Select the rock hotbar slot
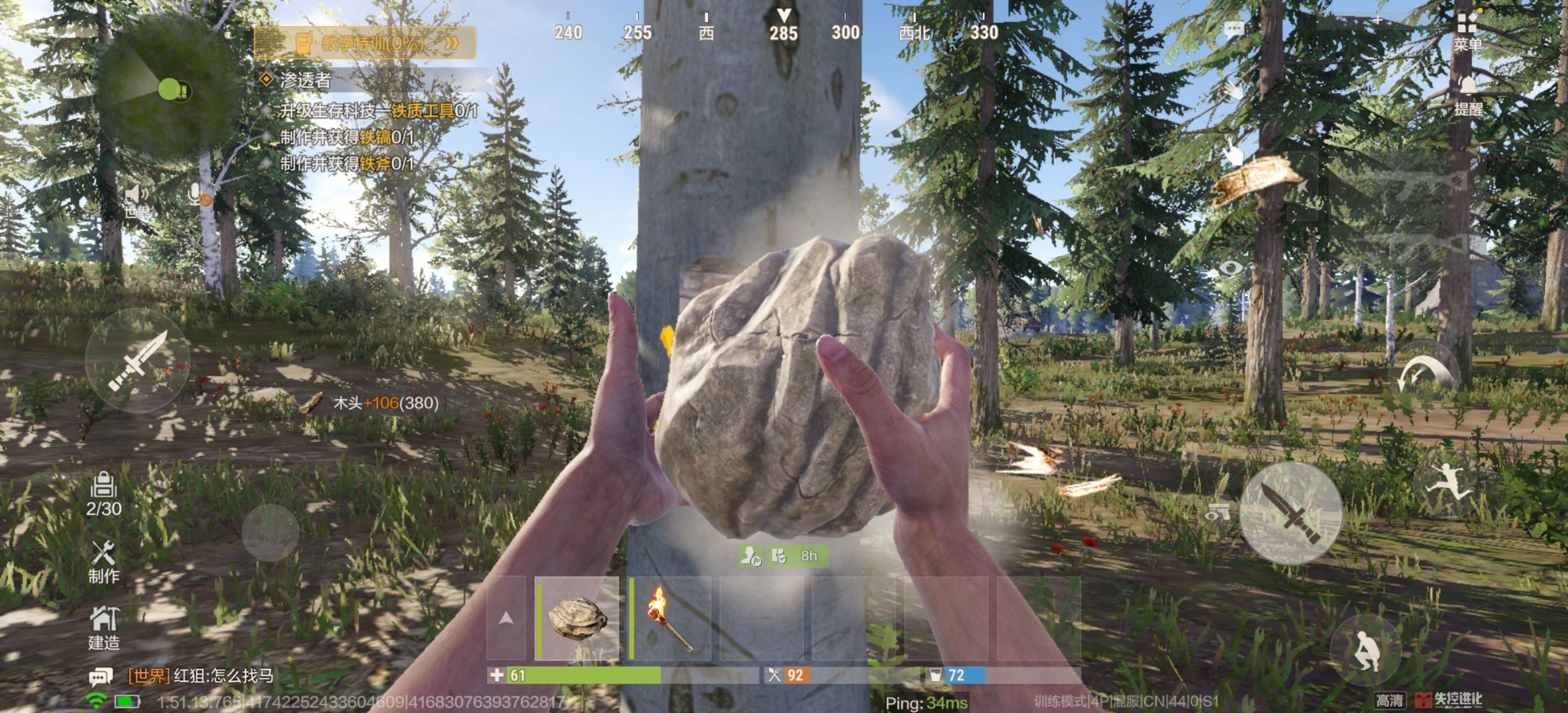The image size is (1568, 713). pos(577,619)
